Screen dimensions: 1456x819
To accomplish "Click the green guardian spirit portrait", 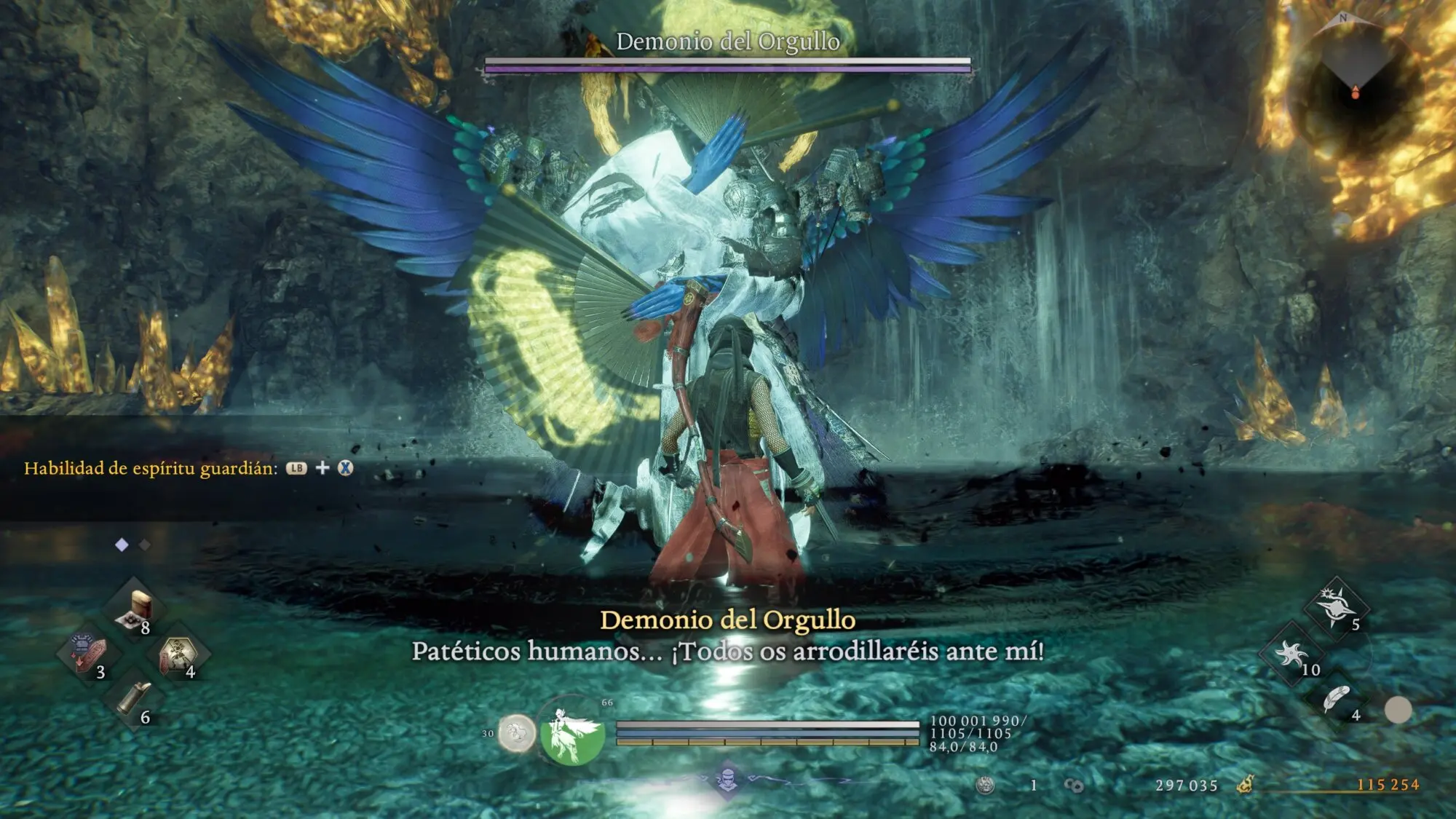I will pos(571,732).
